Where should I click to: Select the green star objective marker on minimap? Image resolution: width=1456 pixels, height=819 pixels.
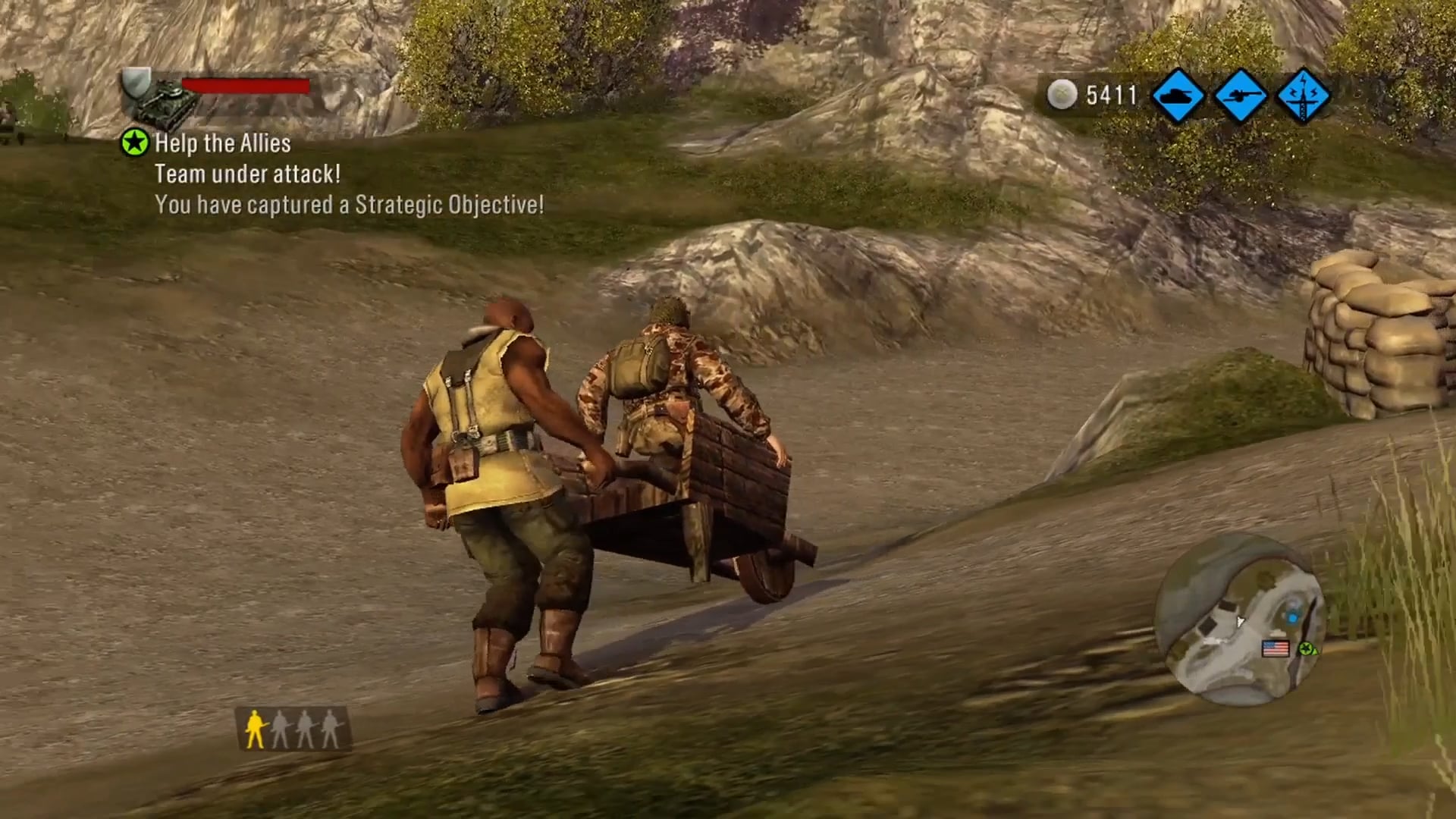pyautogui.click(x=1304, y=649)
